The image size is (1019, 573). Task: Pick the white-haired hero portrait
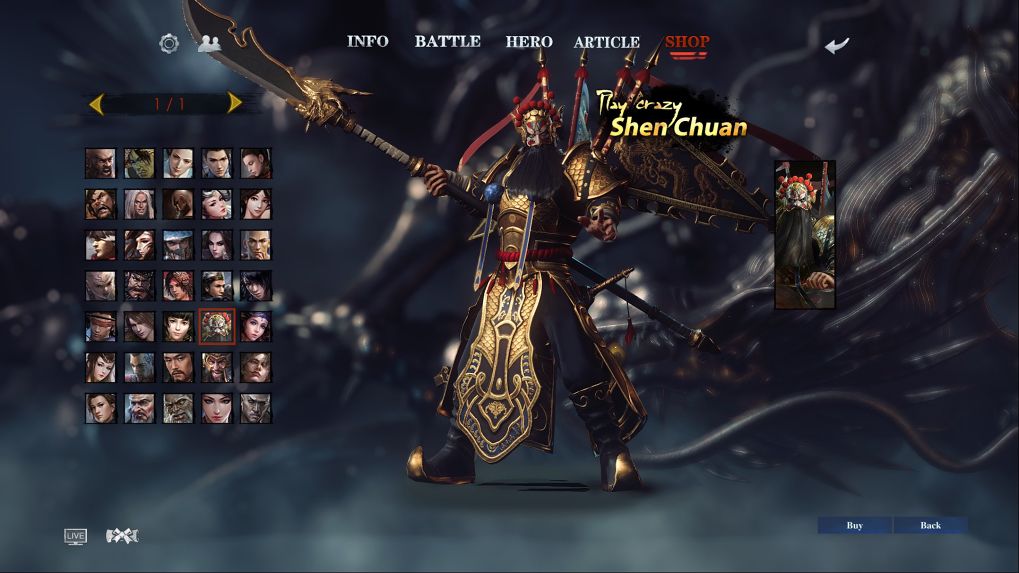click(x=139, y=204)
